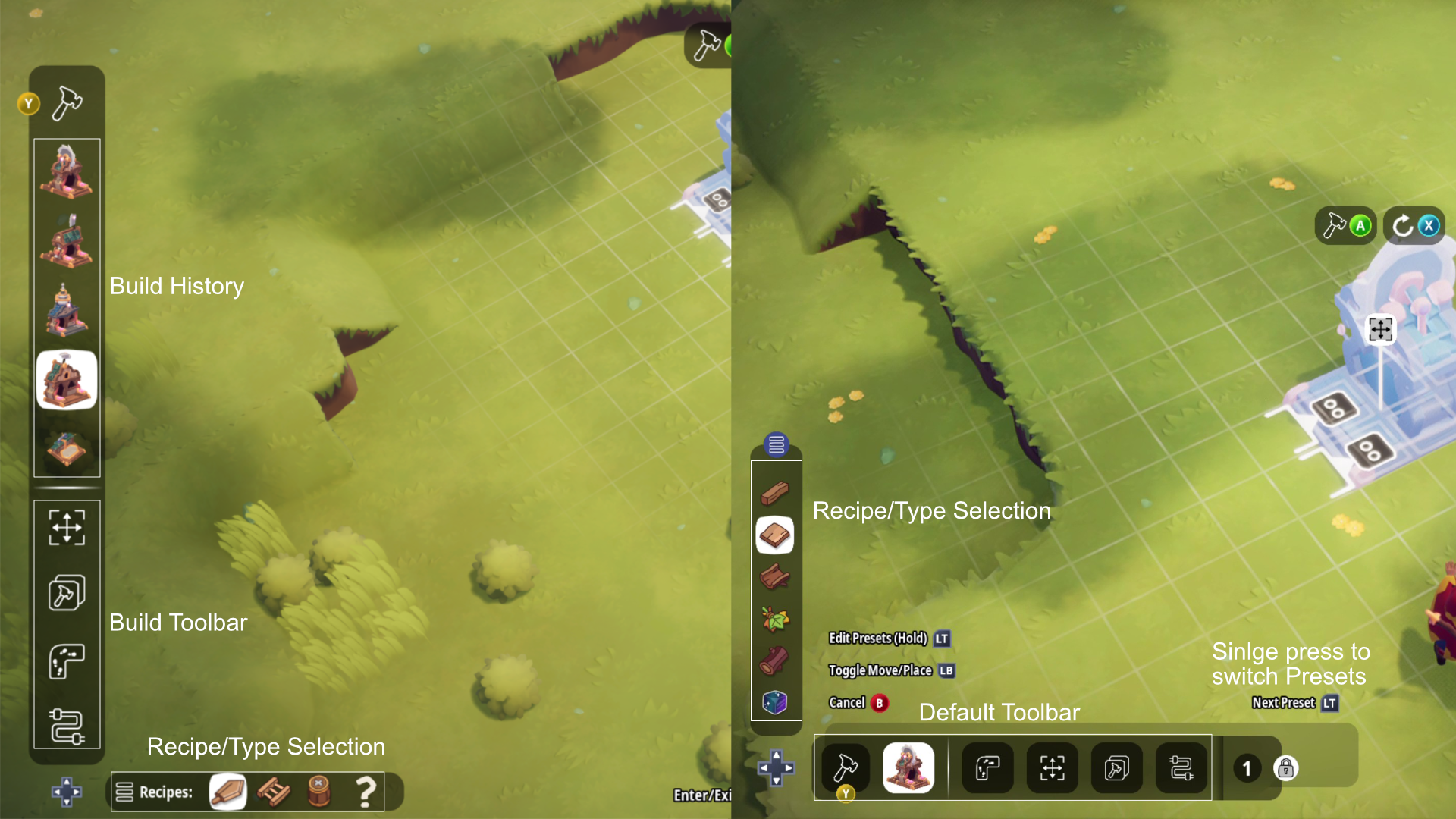Open the round blue list menu icon
The width and height of the screenshot is (1456, 819).
(776, 444)
